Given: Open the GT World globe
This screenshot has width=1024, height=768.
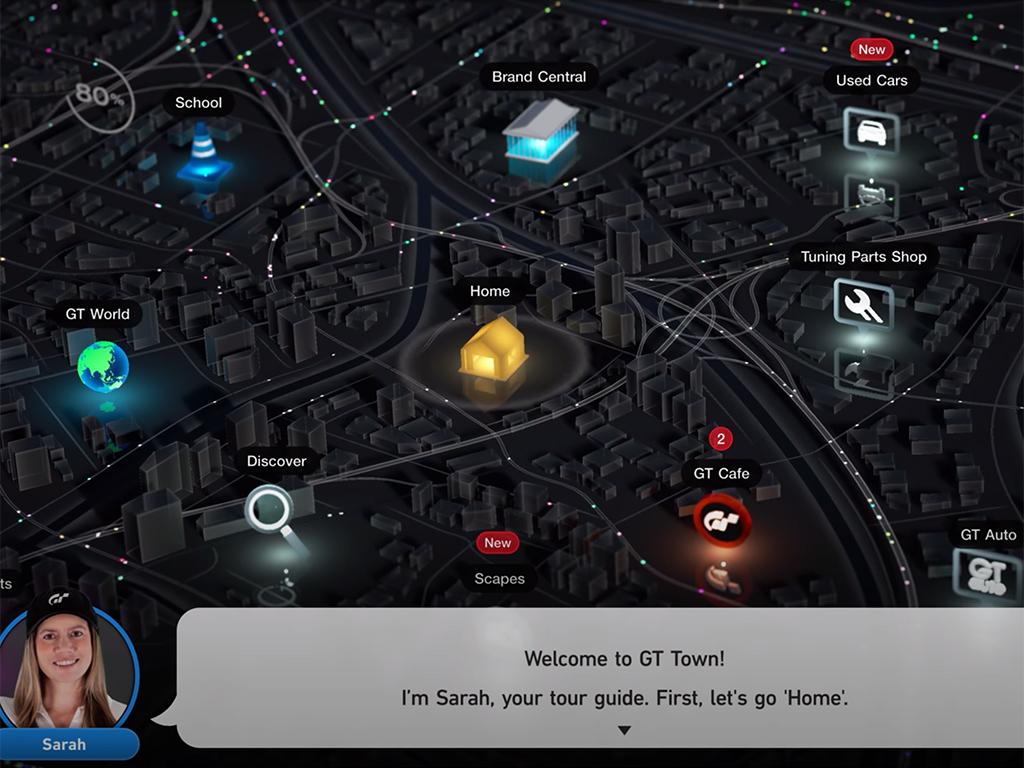Looking at the screenshot, I should click(x=103, y=366).
